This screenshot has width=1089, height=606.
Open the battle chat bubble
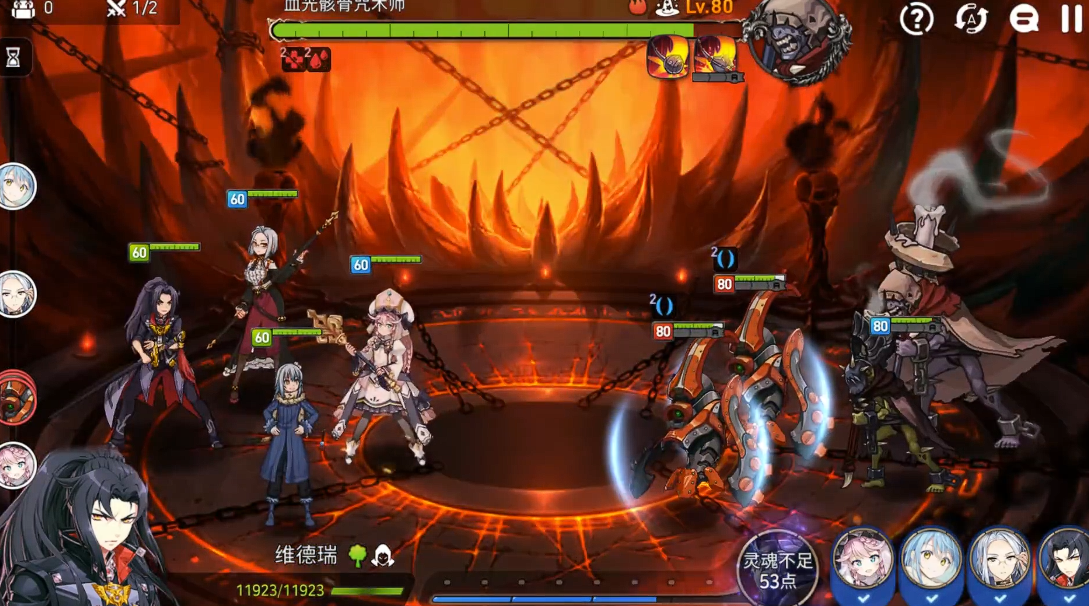(x=1024, y=19)
